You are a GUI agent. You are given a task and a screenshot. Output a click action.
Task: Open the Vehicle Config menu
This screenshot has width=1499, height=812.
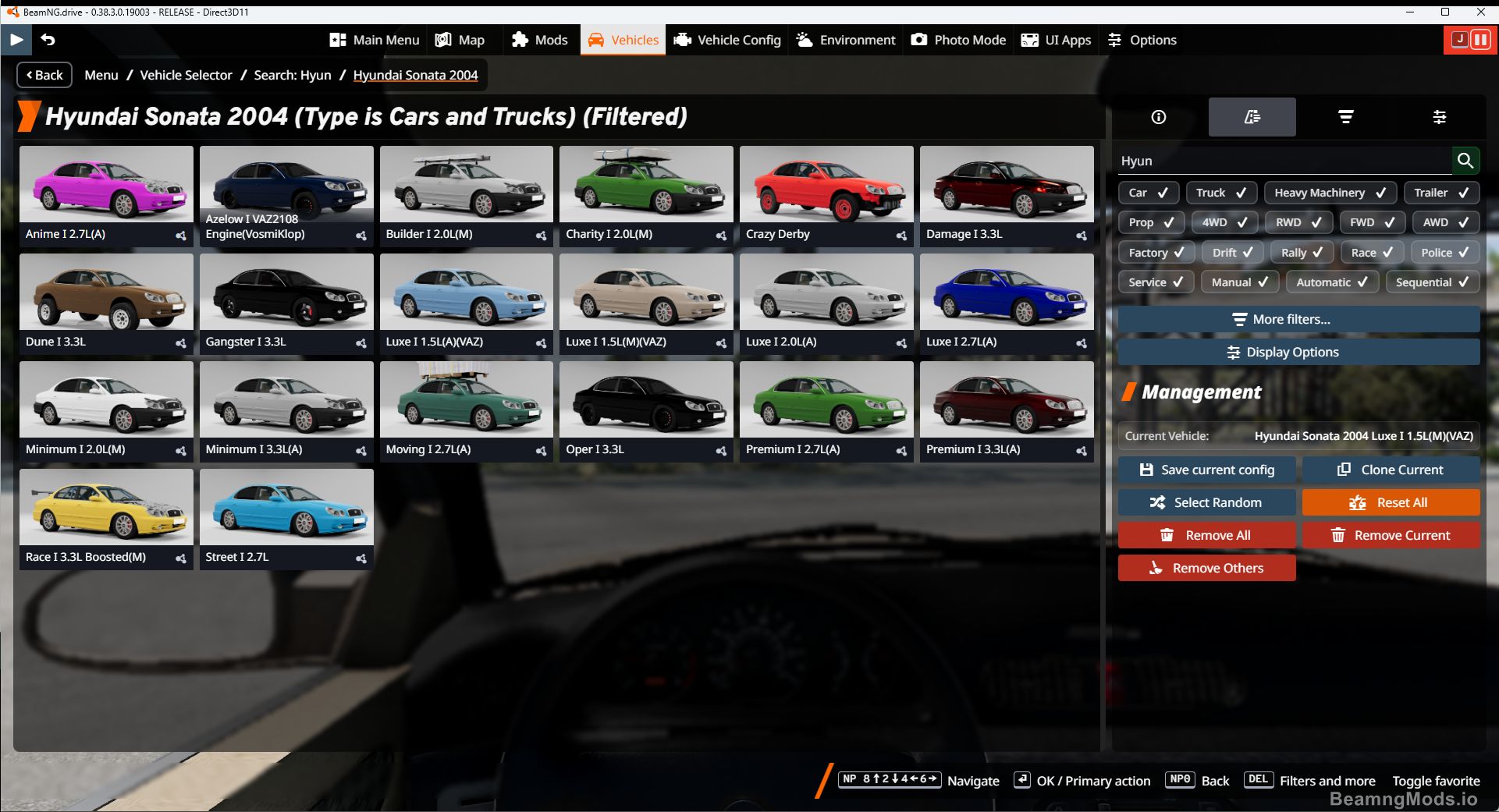726,40
